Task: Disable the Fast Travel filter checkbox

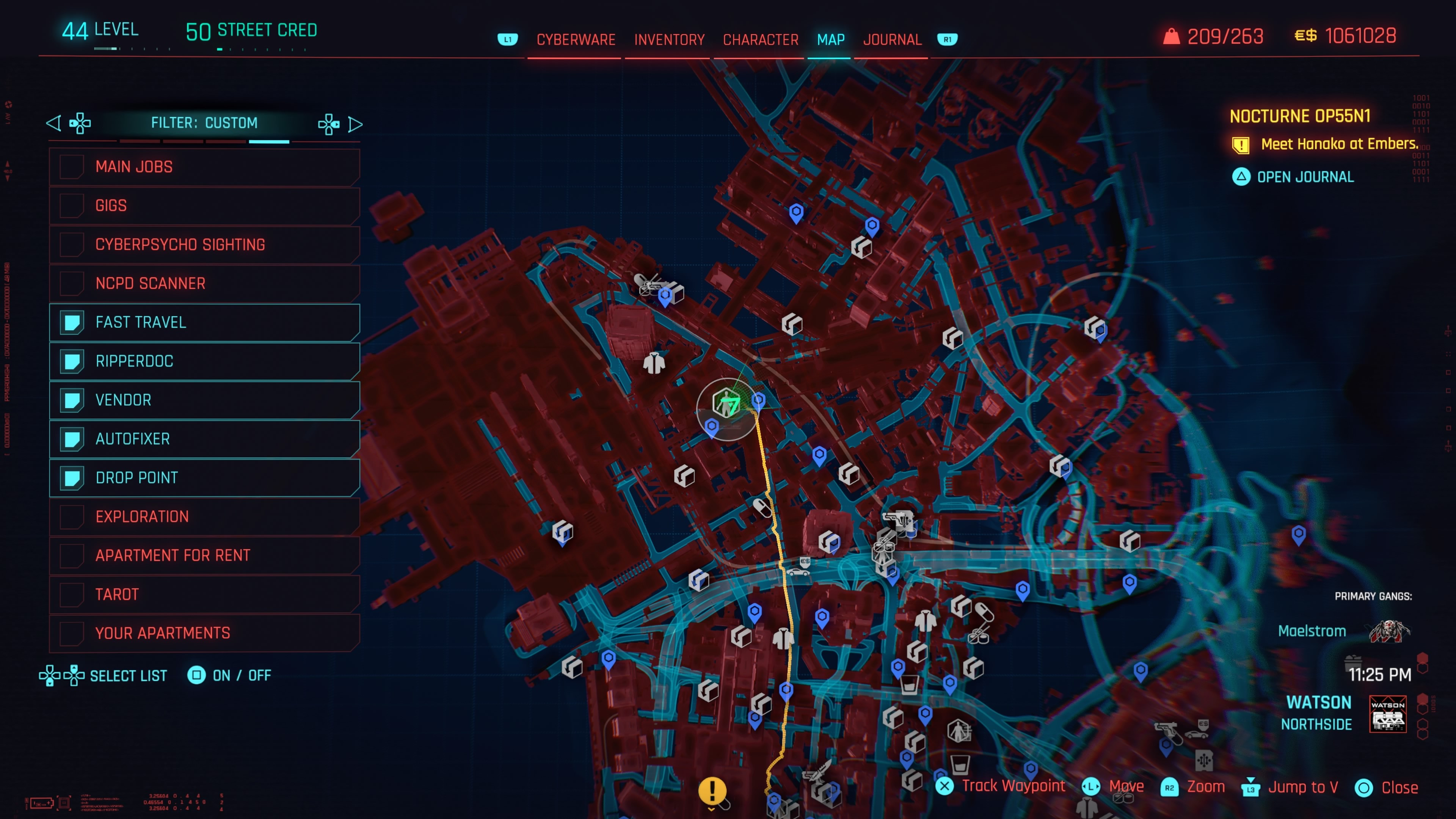Action: pos(72,322)
